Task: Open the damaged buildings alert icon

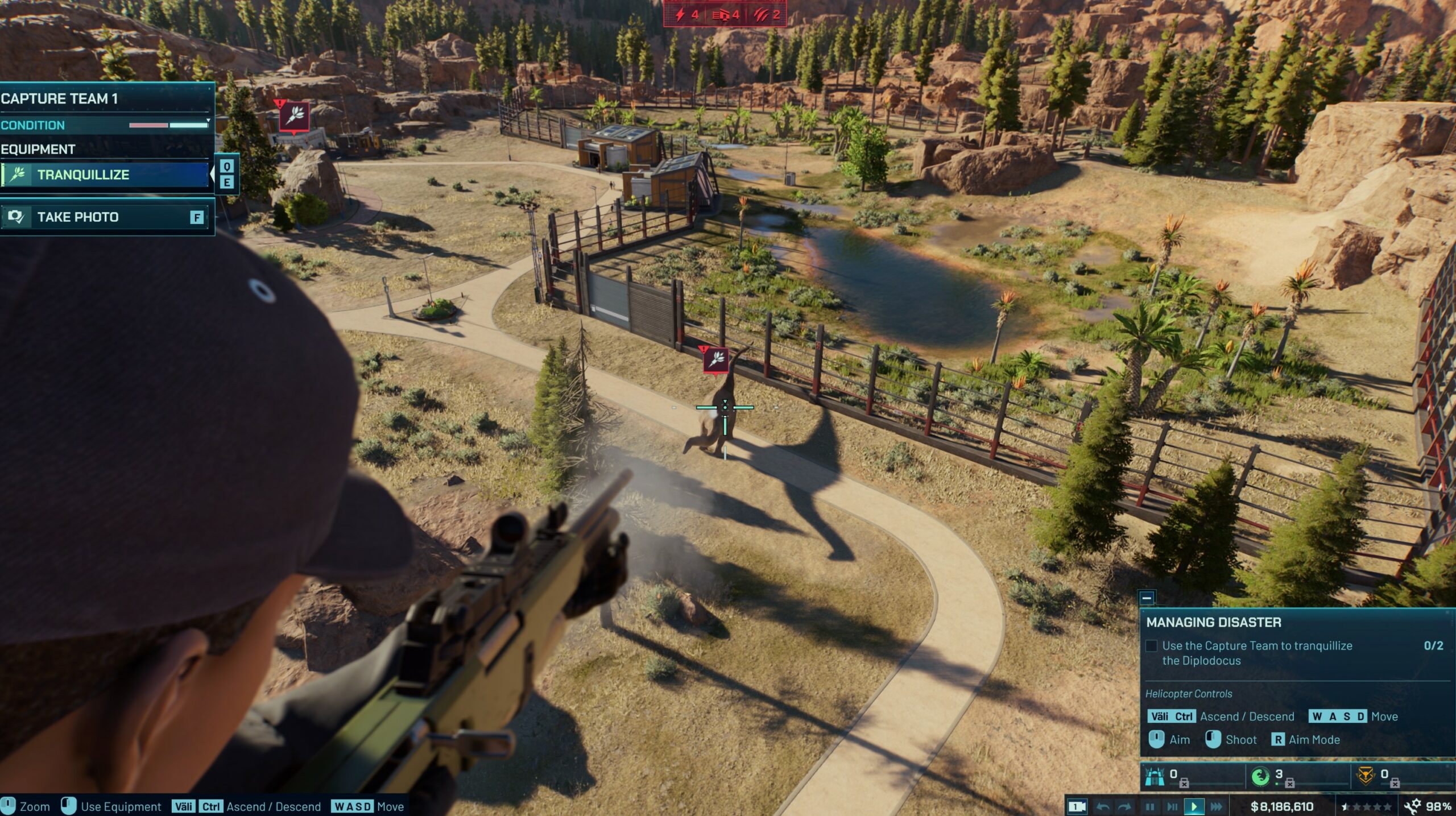Action: coord(726,15)
